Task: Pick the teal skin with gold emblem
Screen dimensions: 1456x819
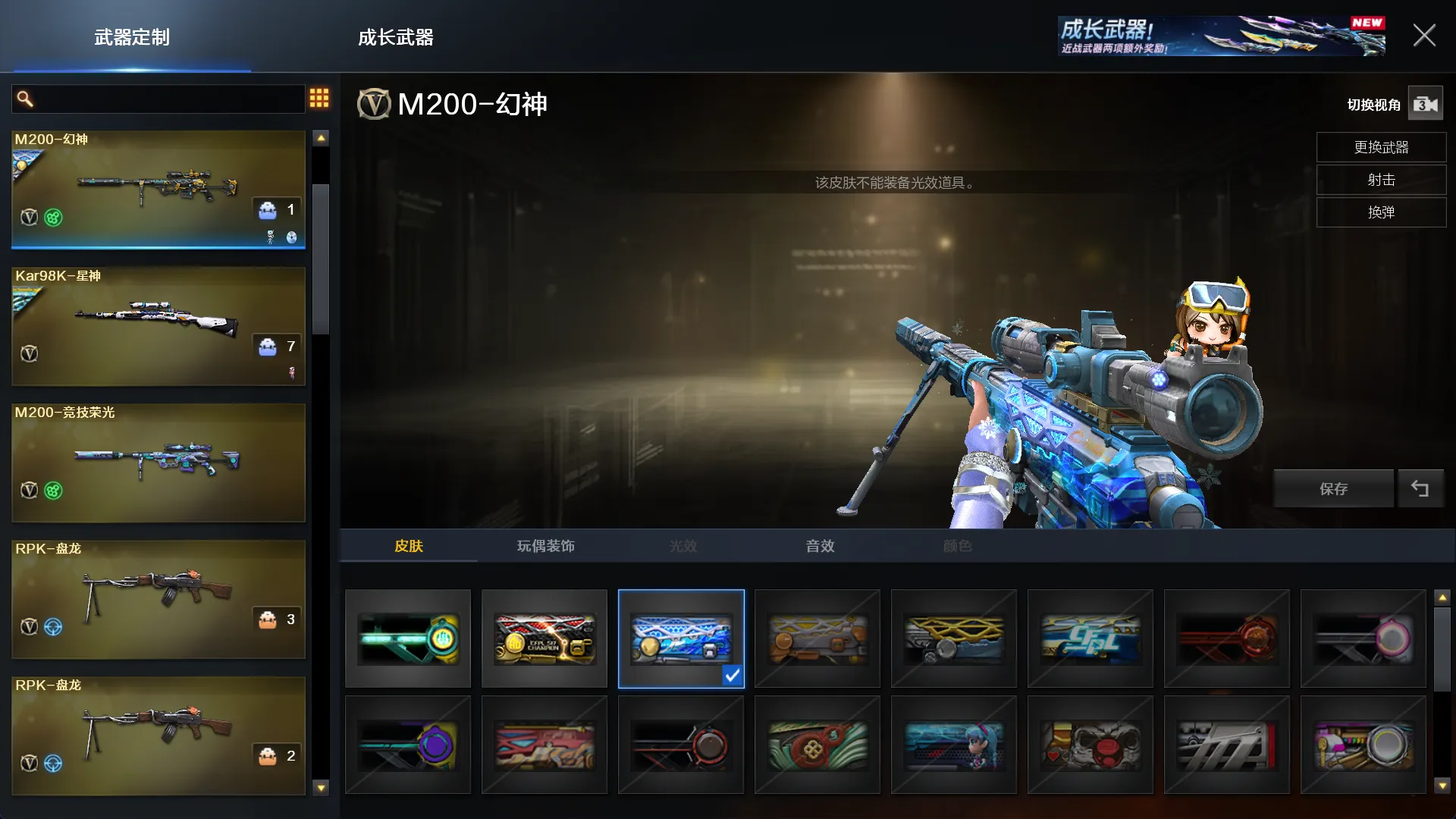Action: 408,639
